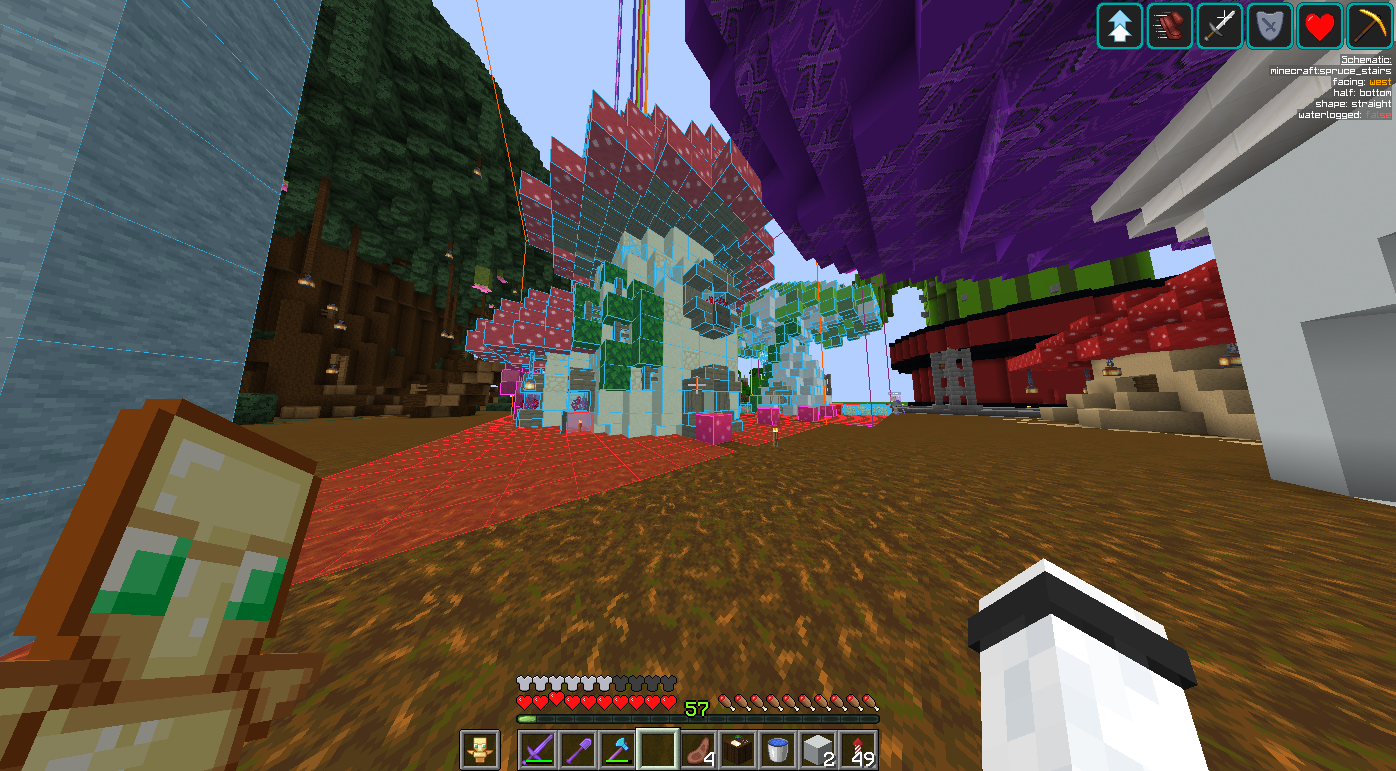This screenshot has height=771, width=1396.
Task: Click the speed boots ability icon
Action: click(x=1169, y=27)
